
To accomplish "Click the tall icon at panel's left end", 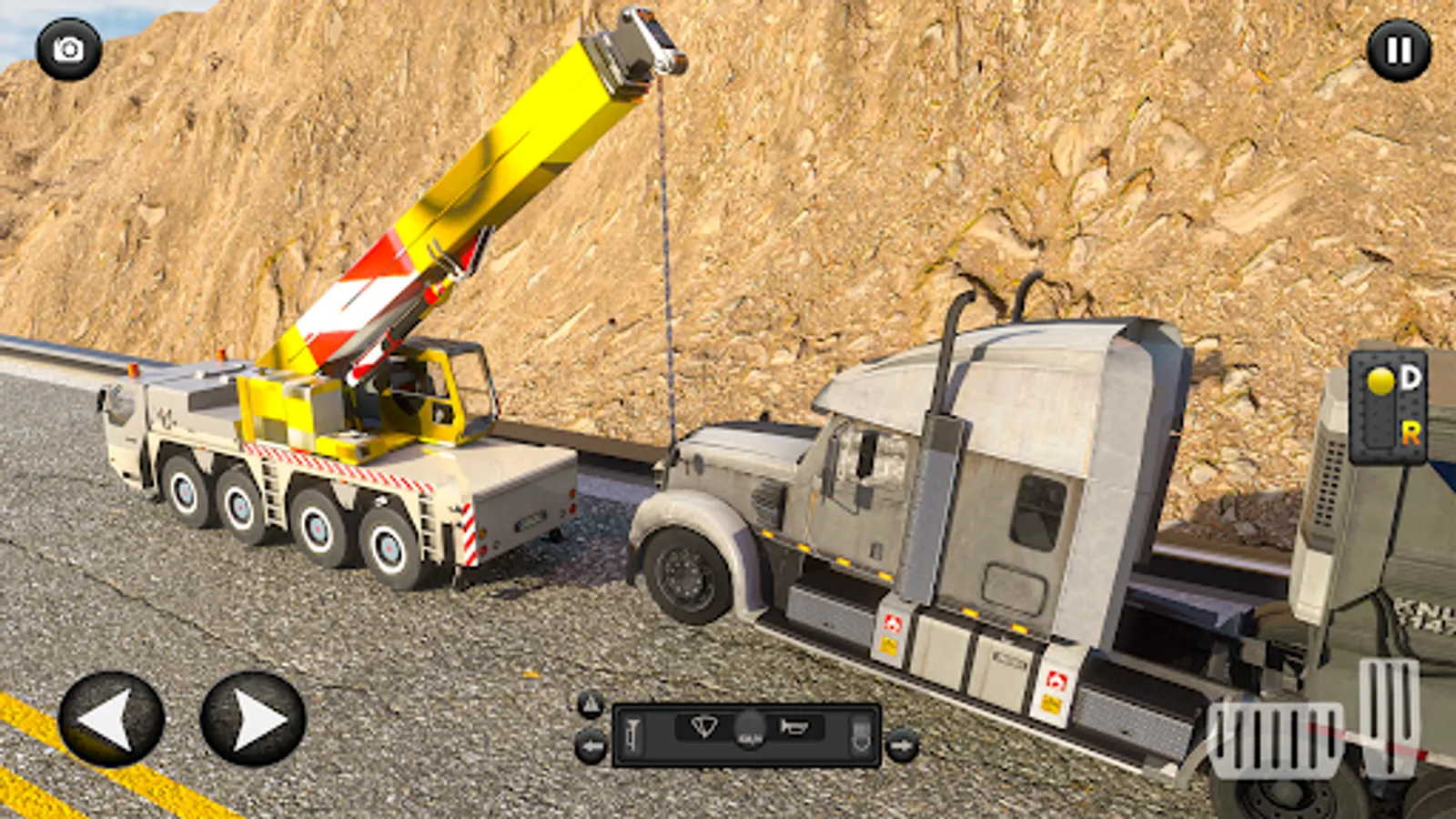I will pyautogui.click(x=632, y=734).
